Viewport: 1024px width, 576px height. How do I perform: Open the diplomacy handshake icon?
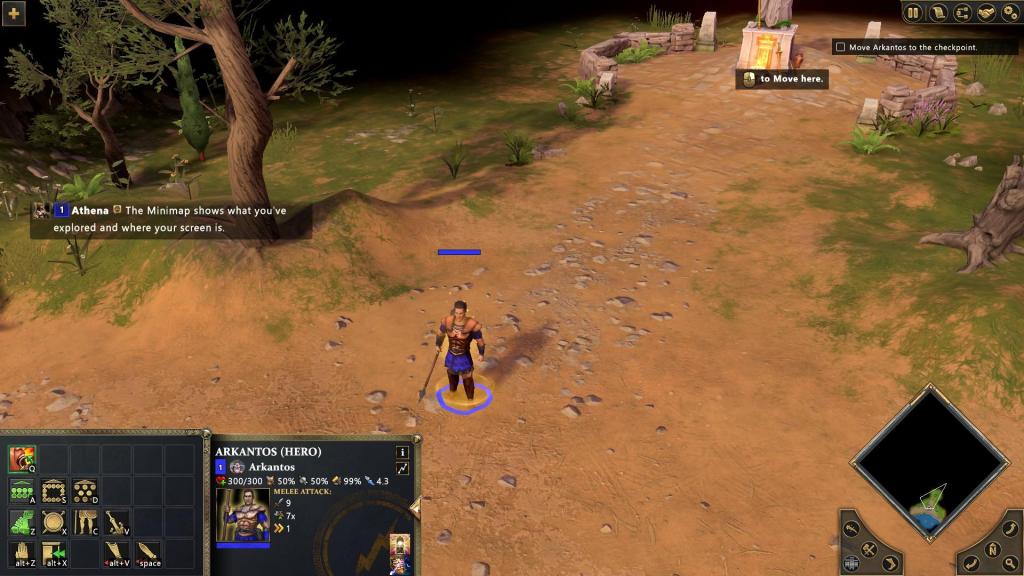[x=987, y=13]
